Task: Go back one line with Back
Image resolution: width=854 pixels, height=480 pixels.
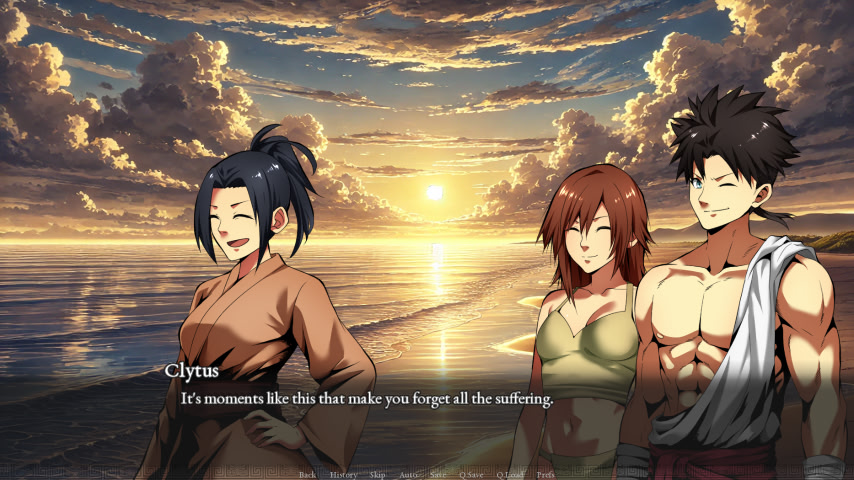Action: point(307,474)
